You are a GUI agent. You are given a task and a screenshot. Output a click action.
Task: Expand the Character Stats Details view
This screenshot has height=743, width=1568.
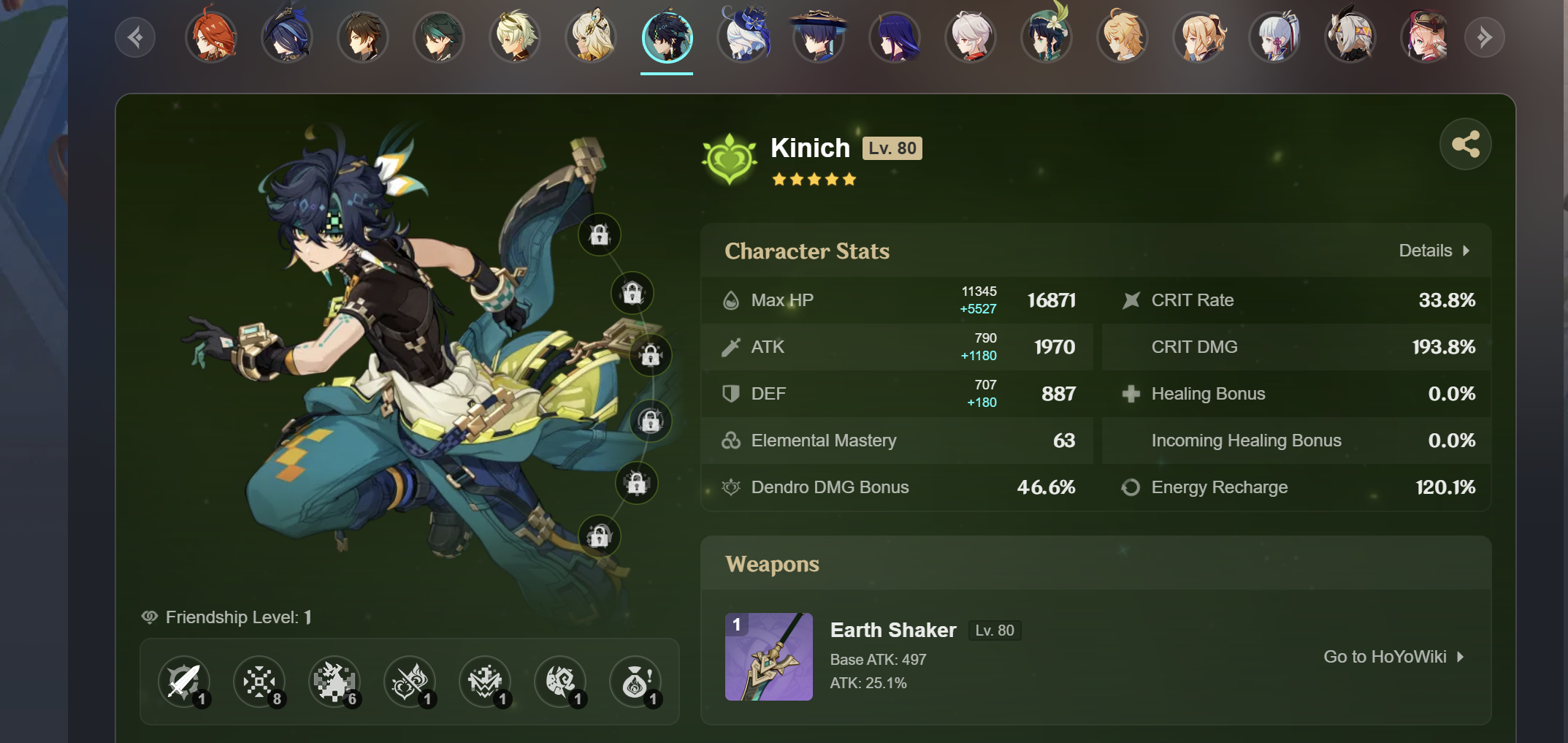click(1434, 250)
